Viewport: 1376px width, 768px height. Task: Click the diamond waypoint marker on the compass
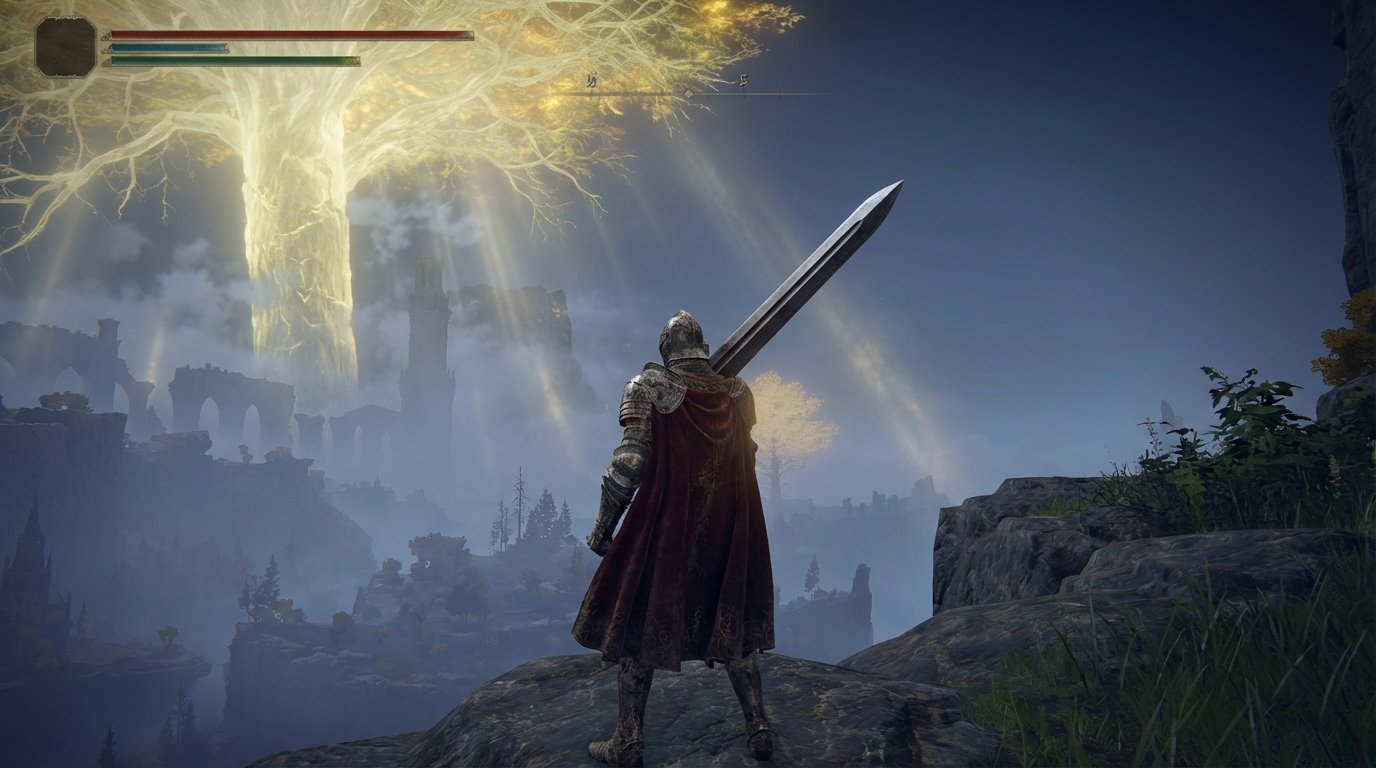tap(688, 93)
